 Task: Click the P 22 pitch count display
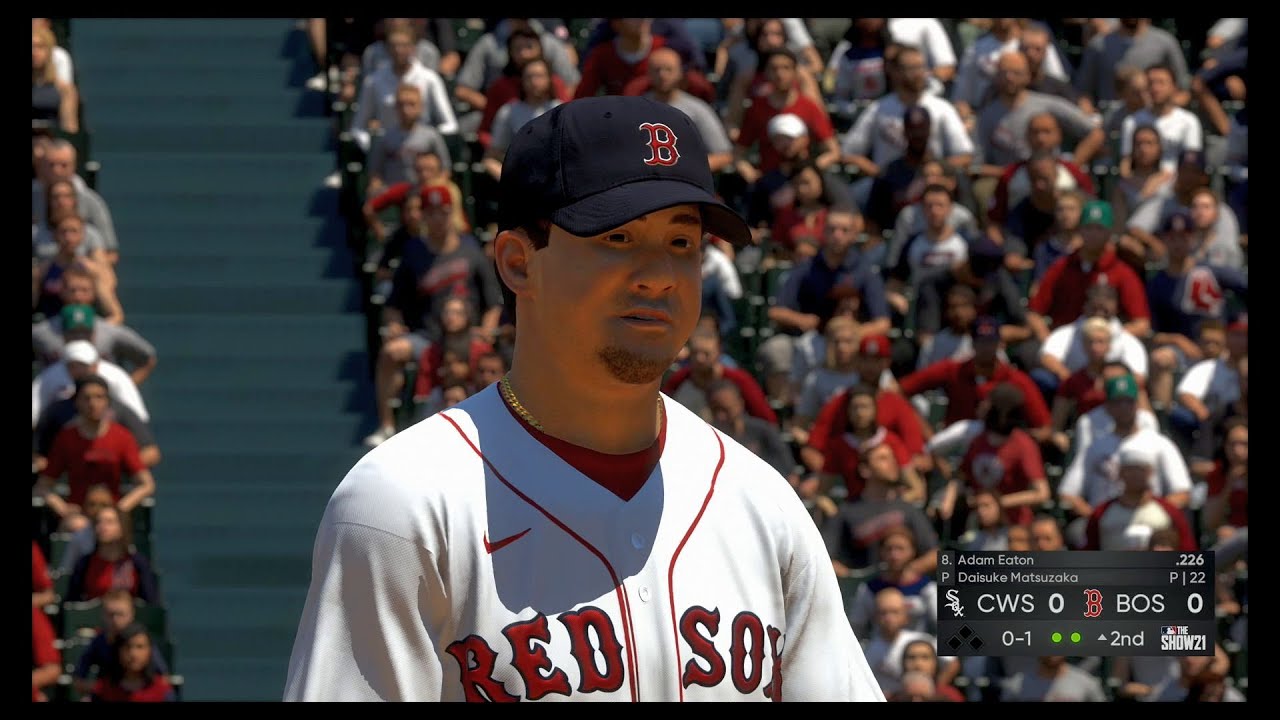point(1188,576)
